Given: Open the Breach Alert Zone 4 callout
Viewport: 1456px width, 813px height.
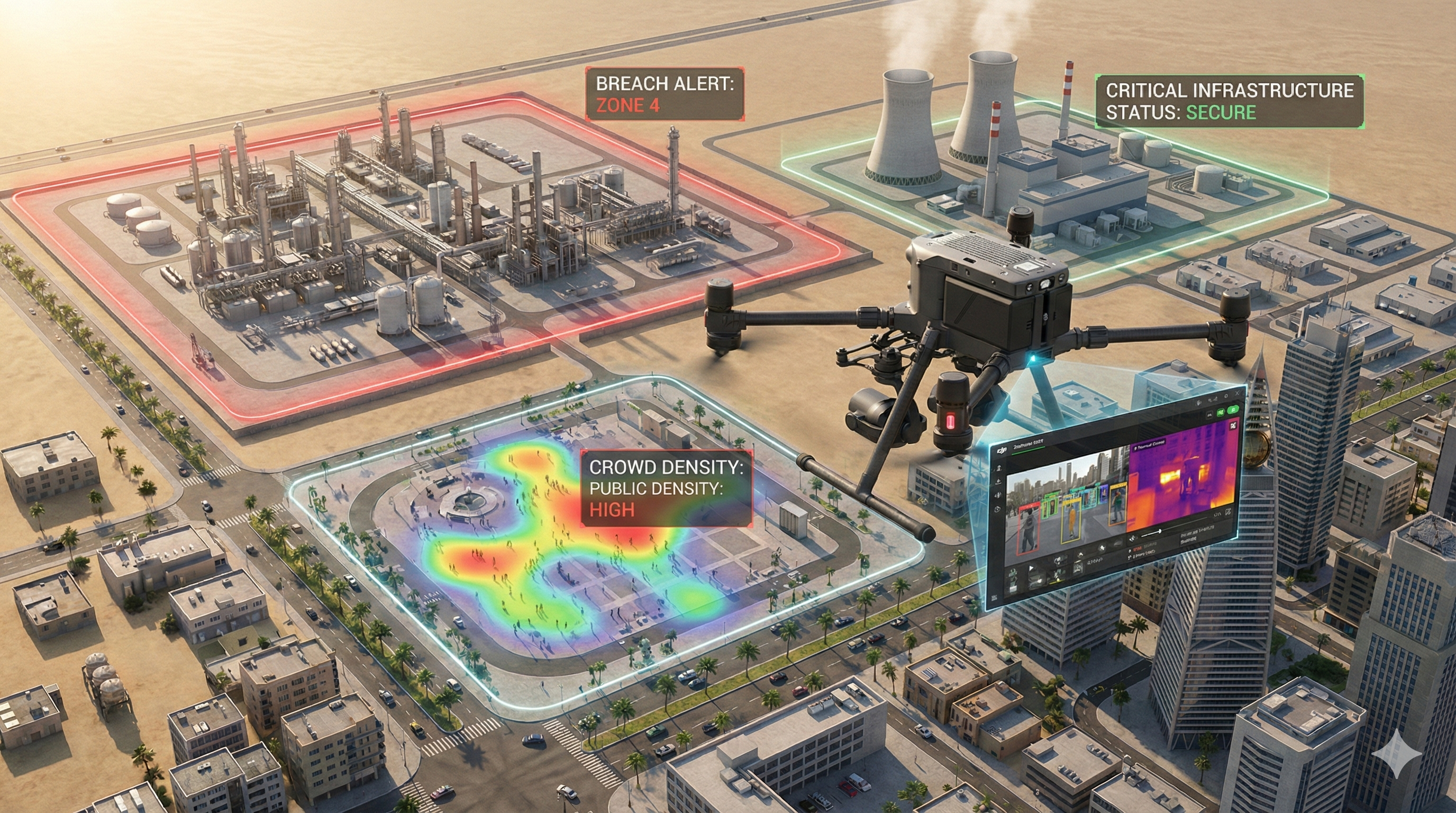Looking at the screenshot, I should (664, 94).
